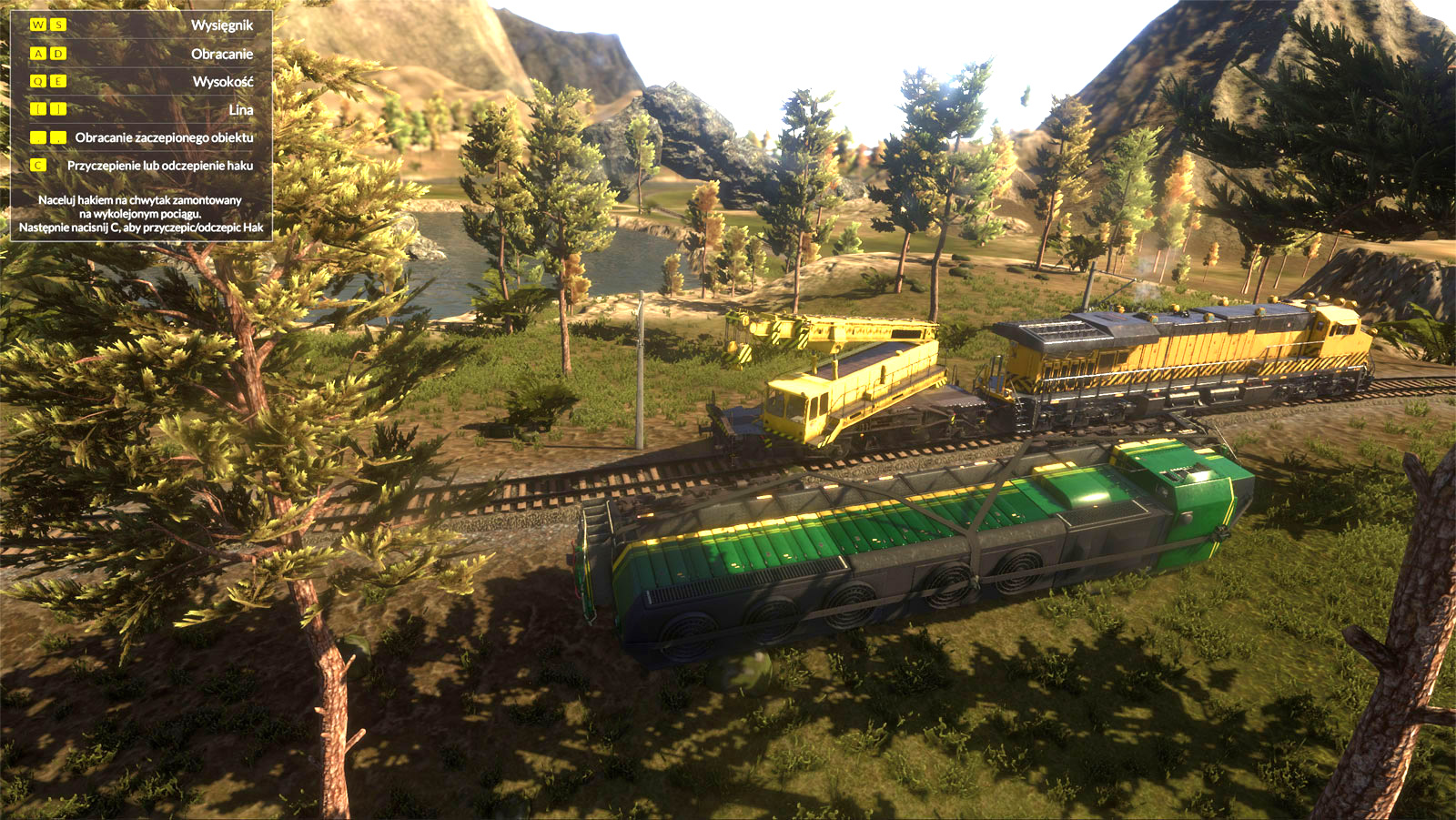Click the comma key badge for object rotation
This screenshot has height=820, width=1456.
pos(37,137)
